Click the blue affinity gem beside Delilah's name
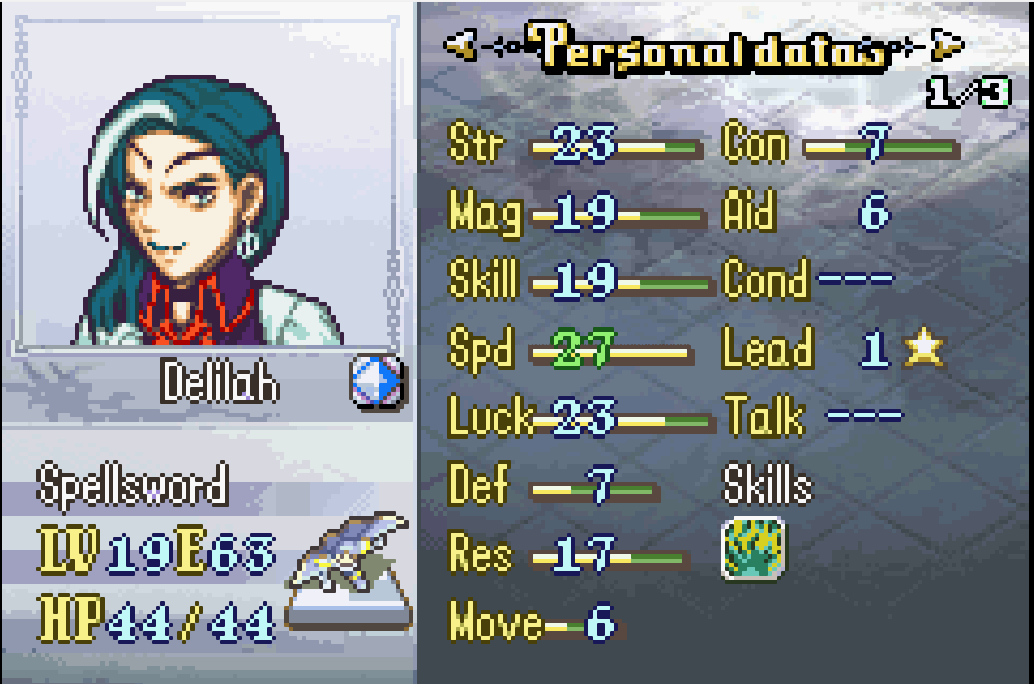The image size is (1034, 684). point(377,382)
